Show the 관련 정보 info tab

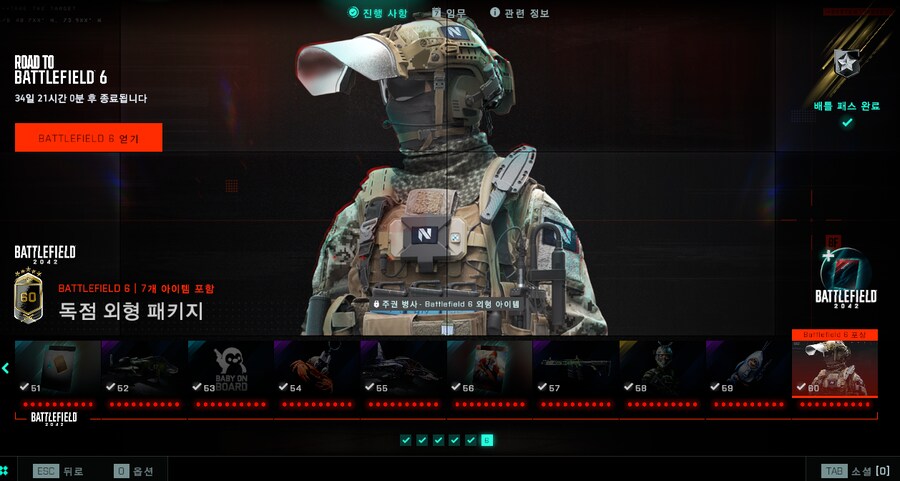tap(520, 13)
